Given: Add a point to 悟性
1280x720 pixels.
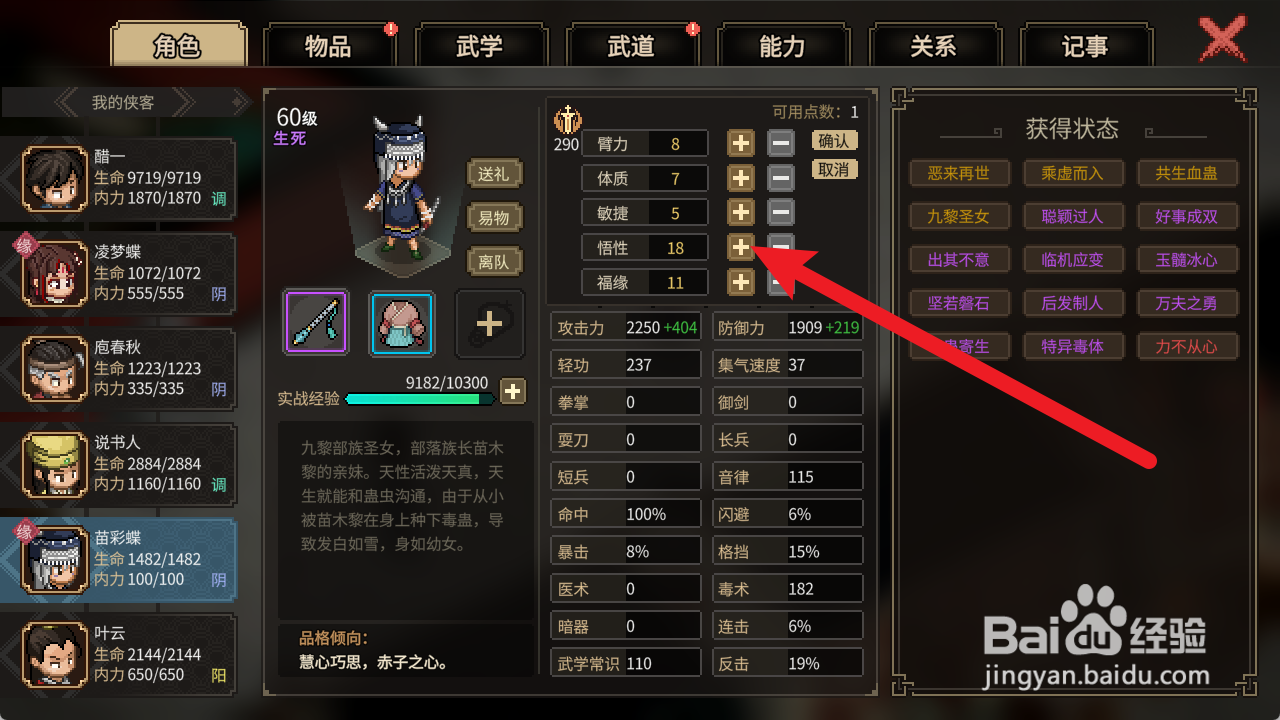Looking at the screenshot, I should 740,247.
